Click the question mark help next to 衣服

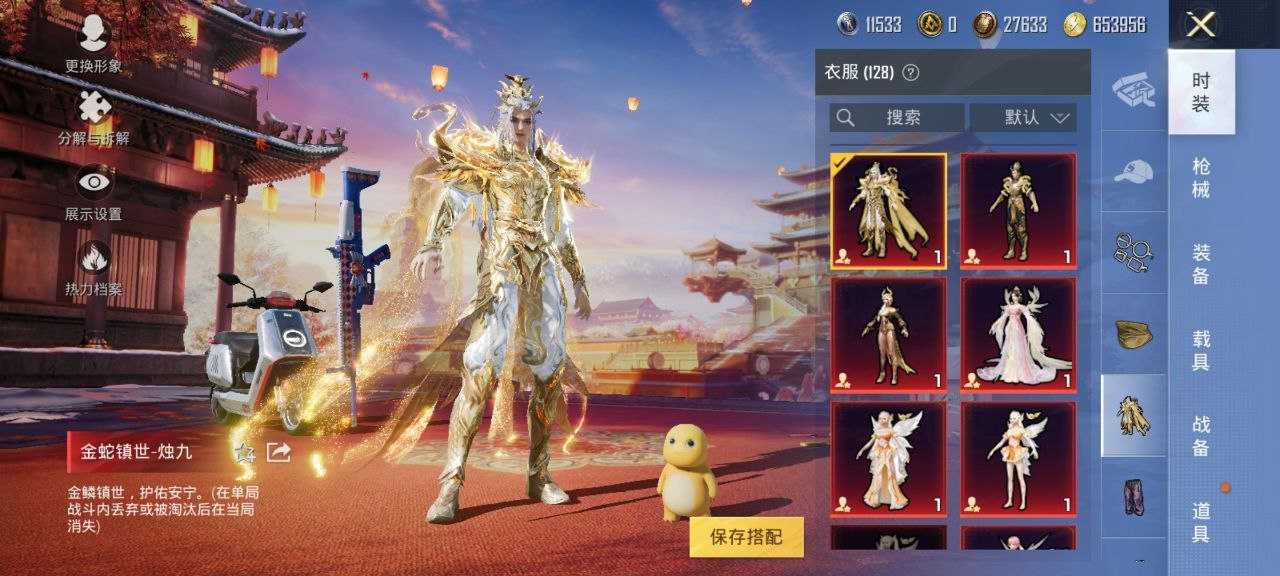[x=910, y=72]
